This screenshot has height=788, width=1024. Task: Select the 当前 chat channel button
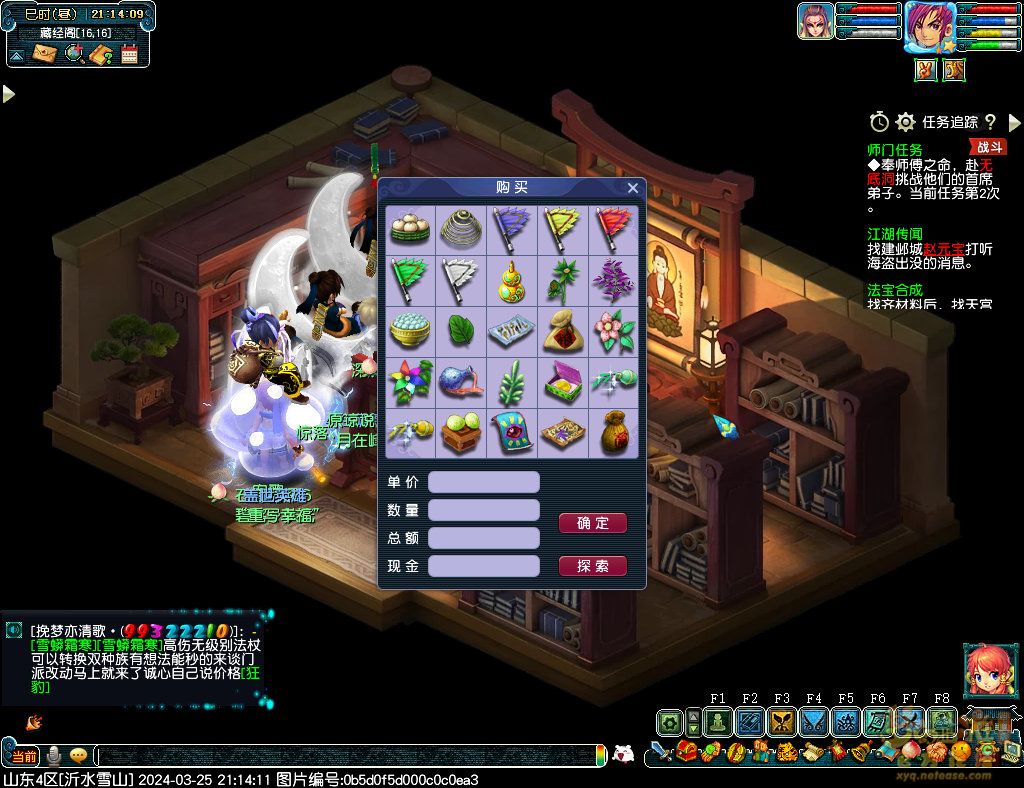coord(24,756)
